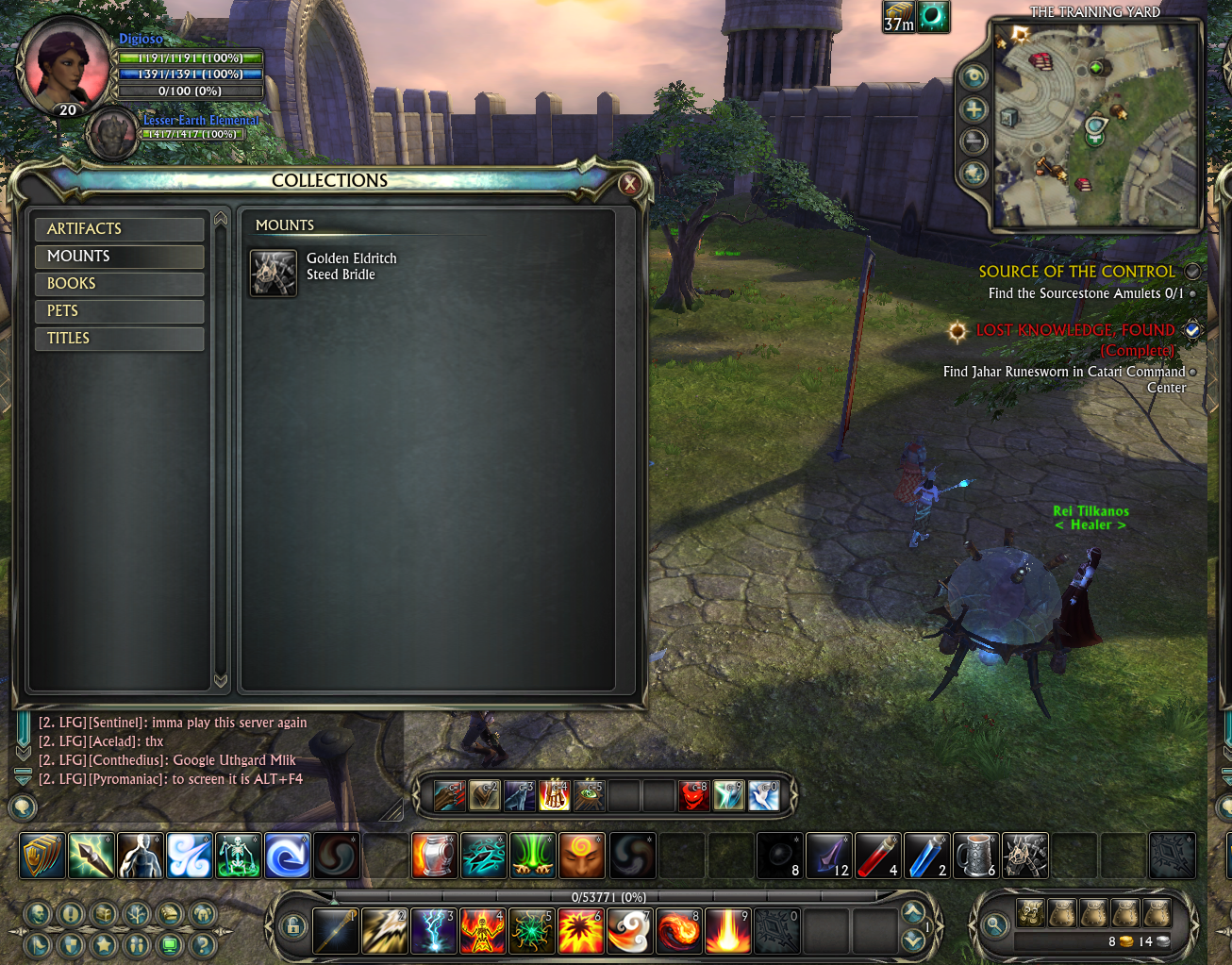Image resolution: width=1232 pixels, height=965 pixels.
Task: Open the world map globe button
Action: point(974,174)
